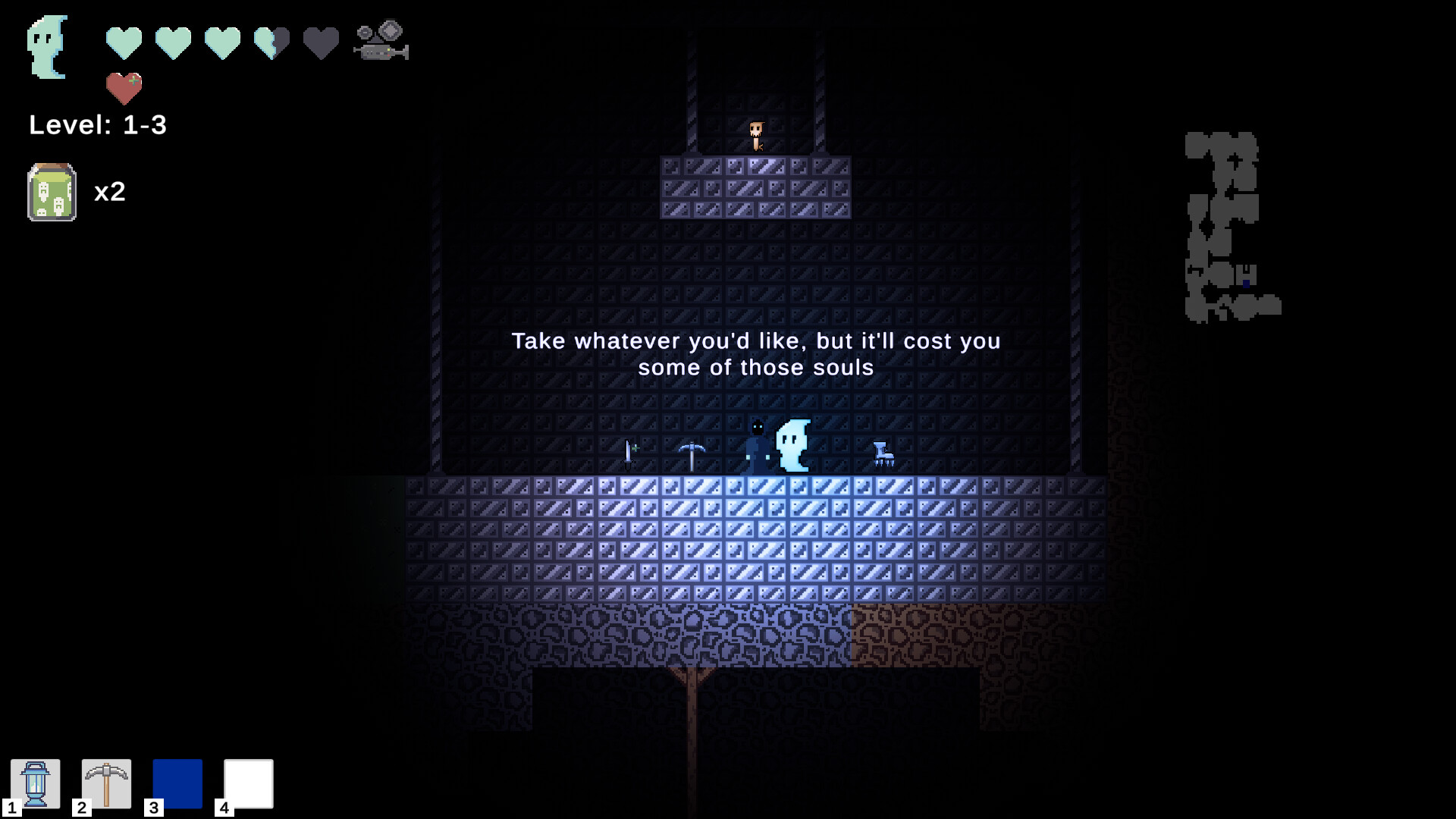Click hotbar slot 4 with the white block
This screenshot has width=1456, height=819.
(247, 784)
